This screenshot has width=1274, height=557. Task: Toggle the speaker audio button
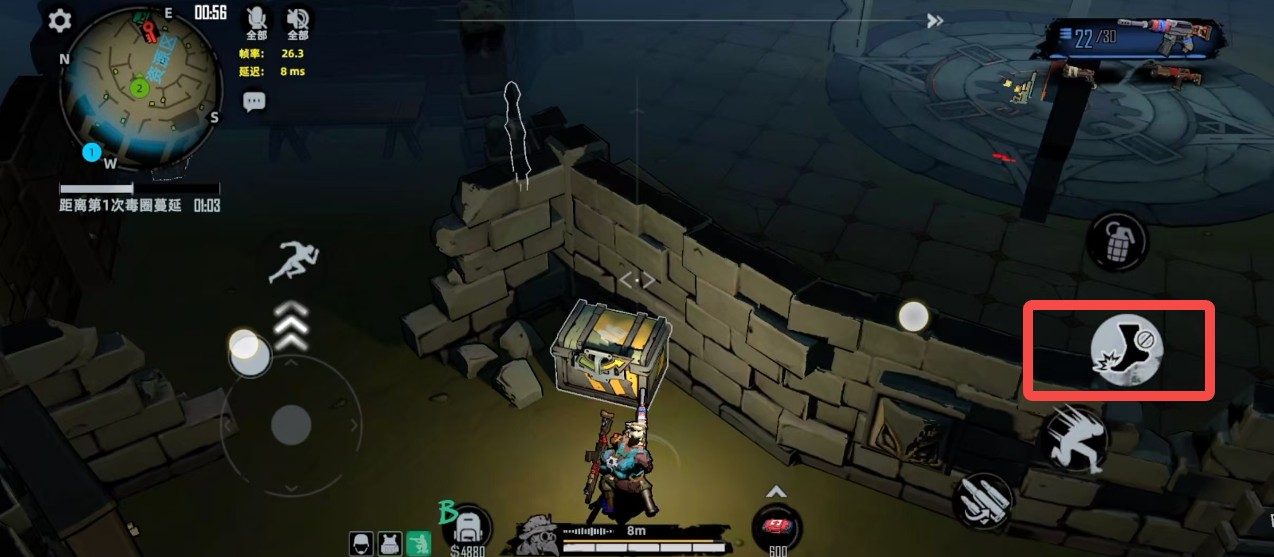click(x=297, y=19)
